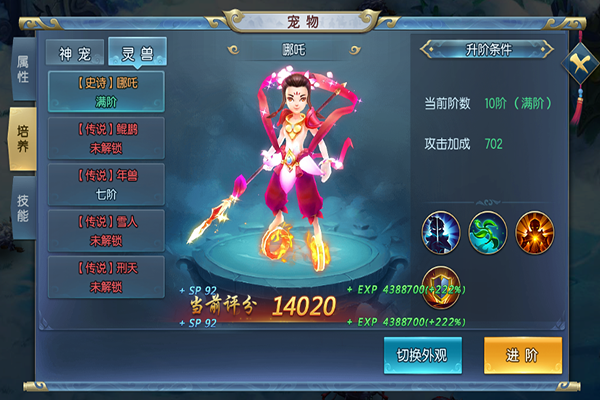
Task: Choose the 灵兽 tab
Action: 137,52
